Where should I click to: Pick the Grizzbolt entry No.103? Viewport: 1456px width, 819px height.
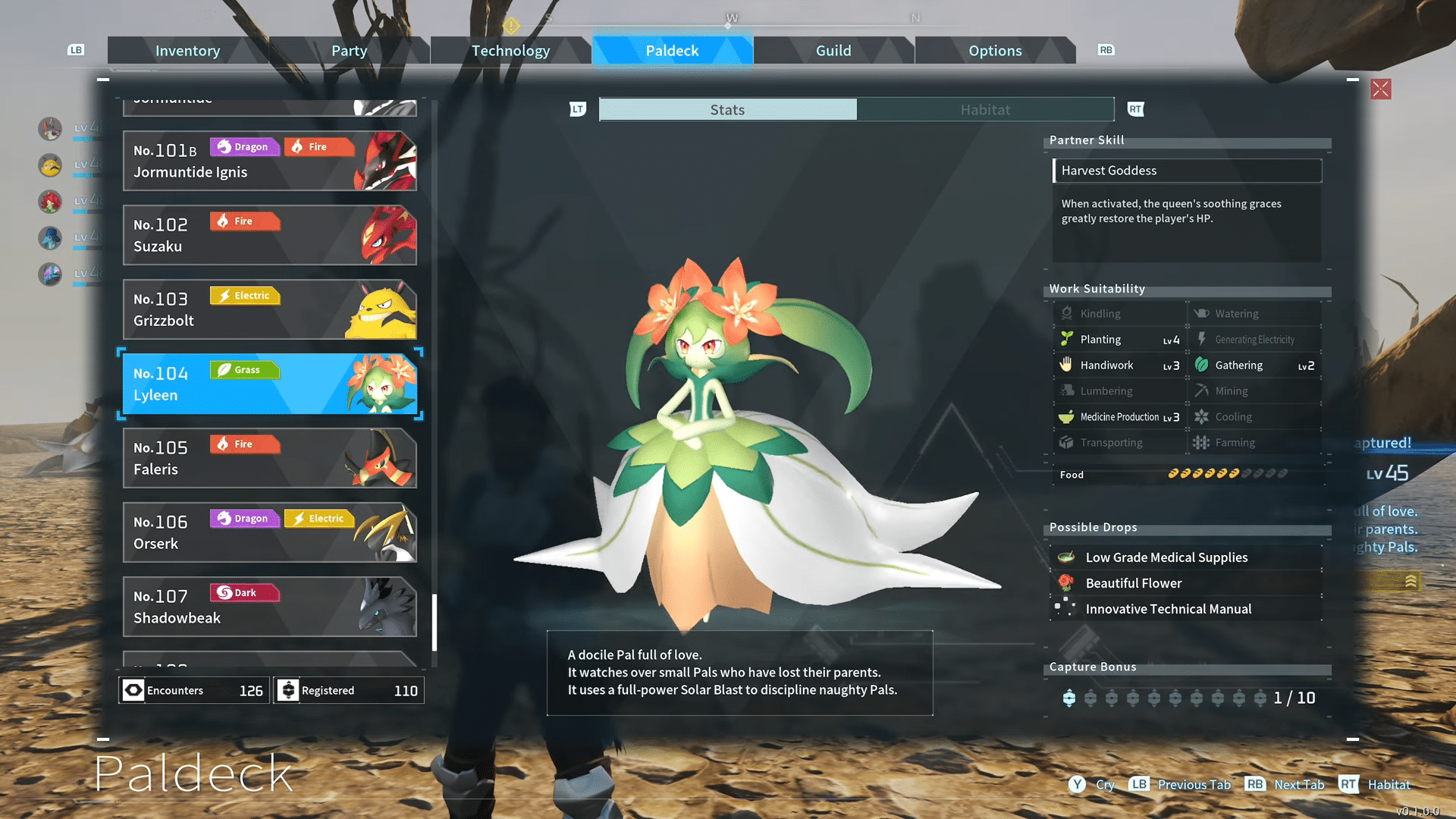point(269,309)
